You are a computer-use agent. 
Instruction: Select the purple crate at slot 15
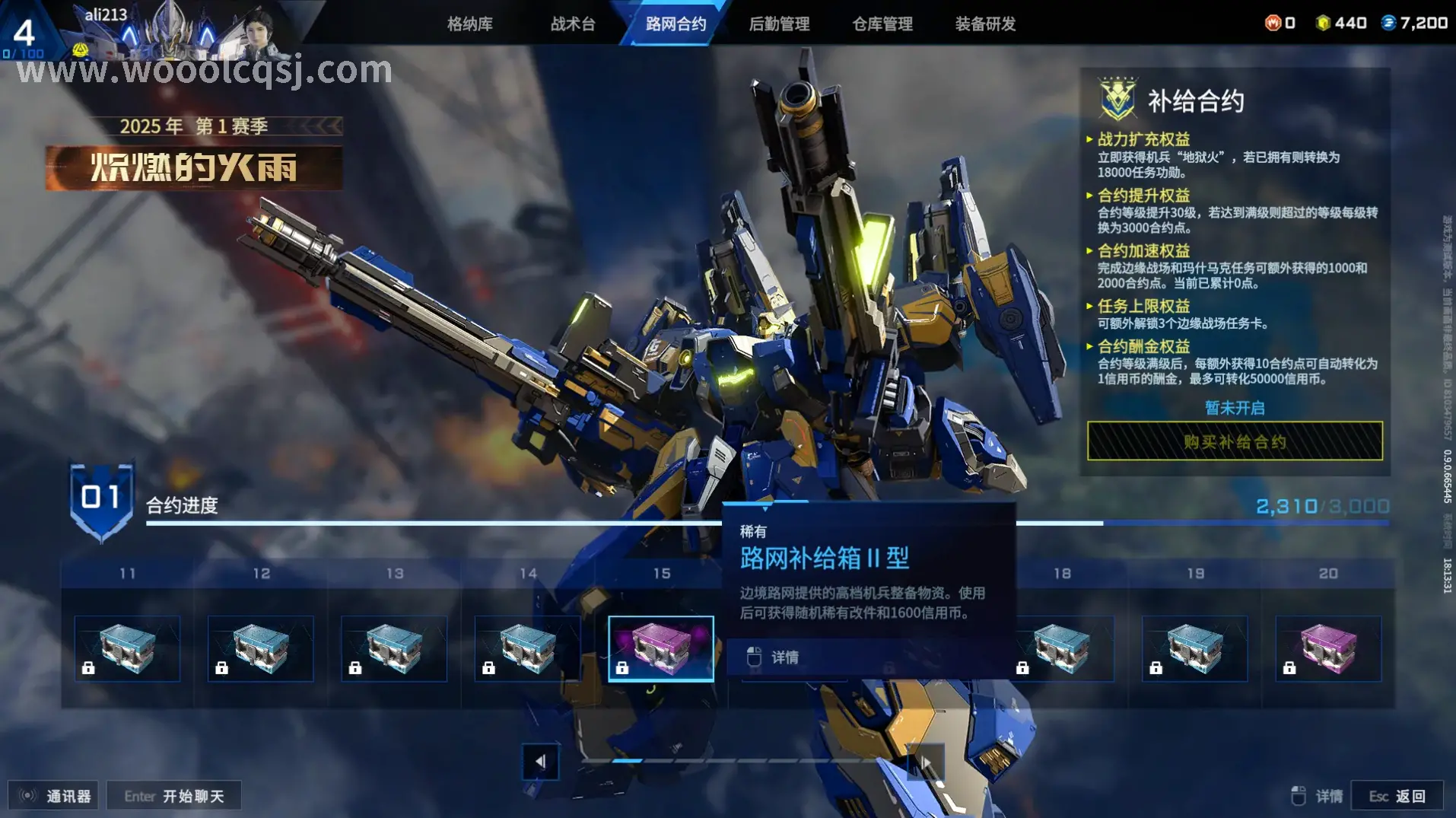click(x=660, y=647)
